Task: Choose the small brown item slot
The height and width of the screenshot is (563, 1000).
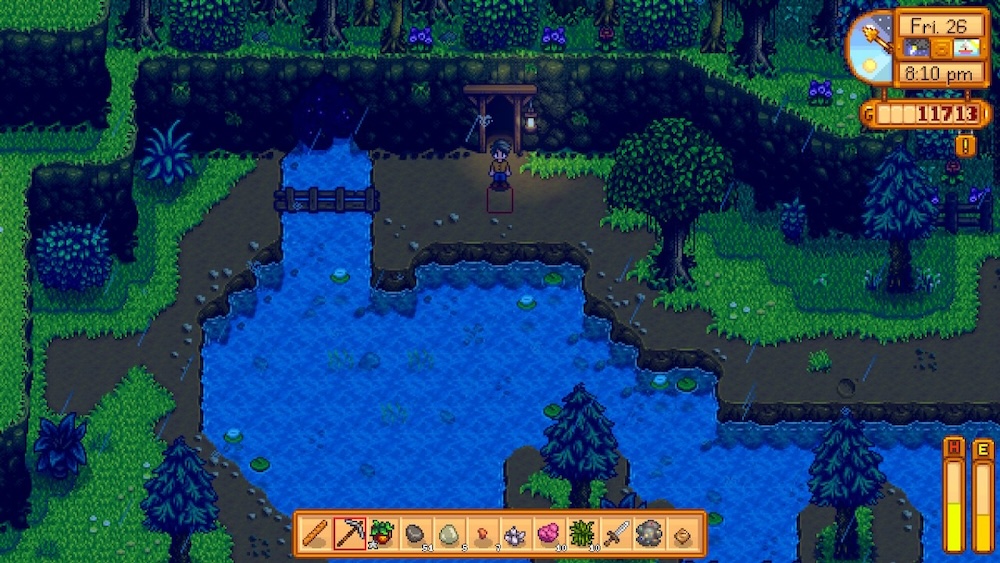Action: click(x=682, y=533)
